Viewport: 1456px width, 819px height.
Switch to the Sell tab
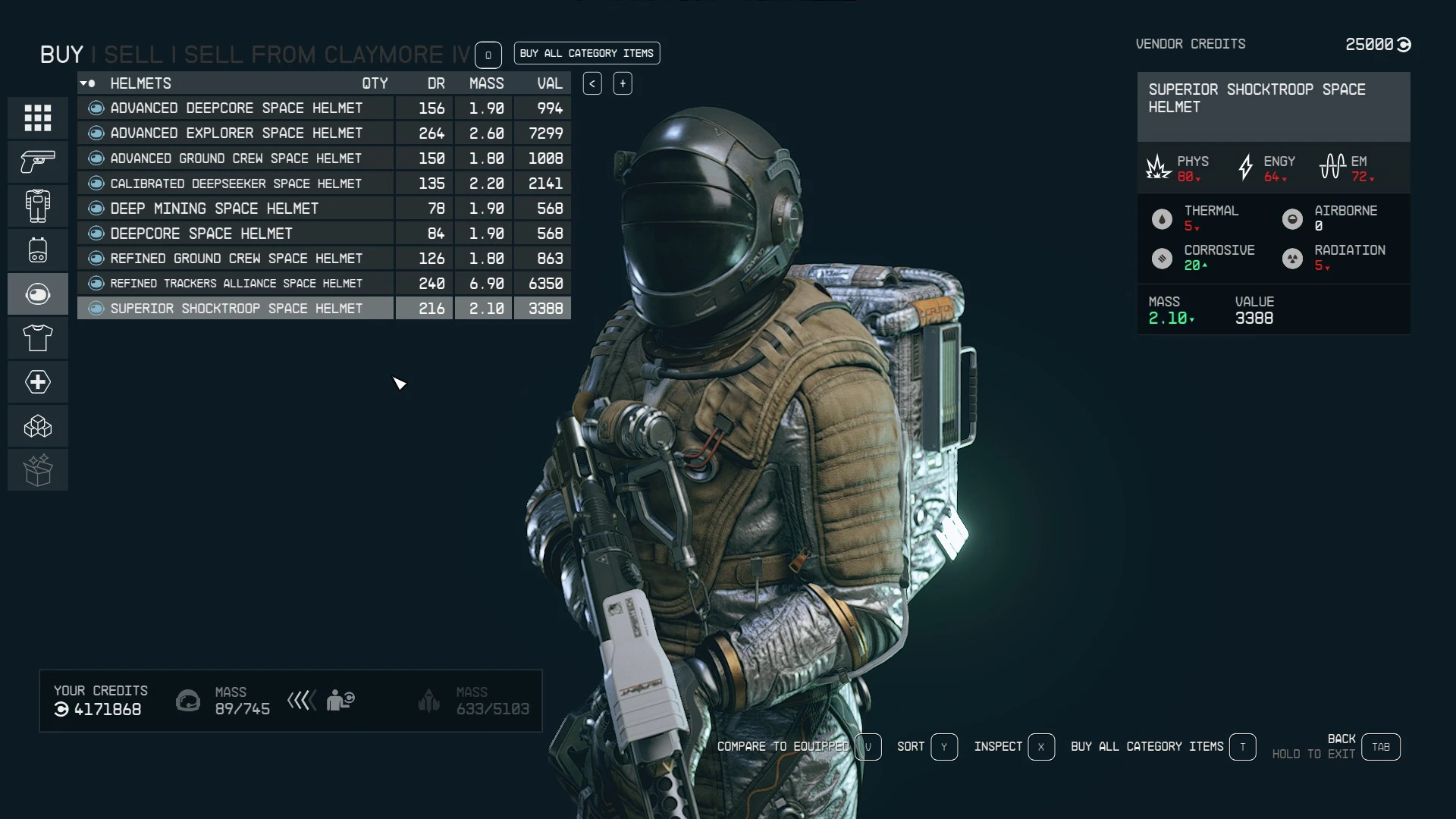(133, 55)
